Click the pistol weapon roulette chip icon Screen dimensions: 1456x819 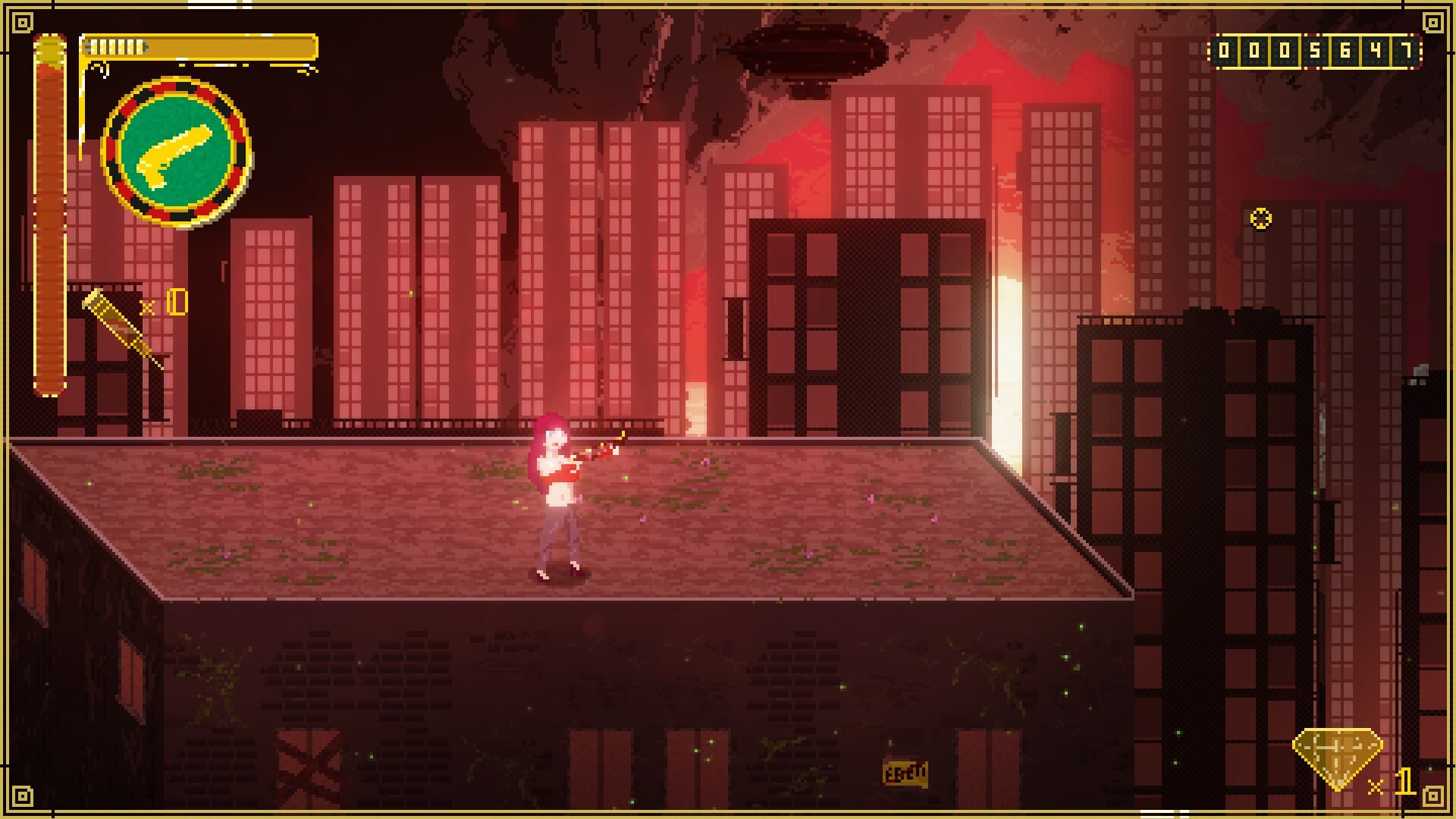[x=177, y=152]
